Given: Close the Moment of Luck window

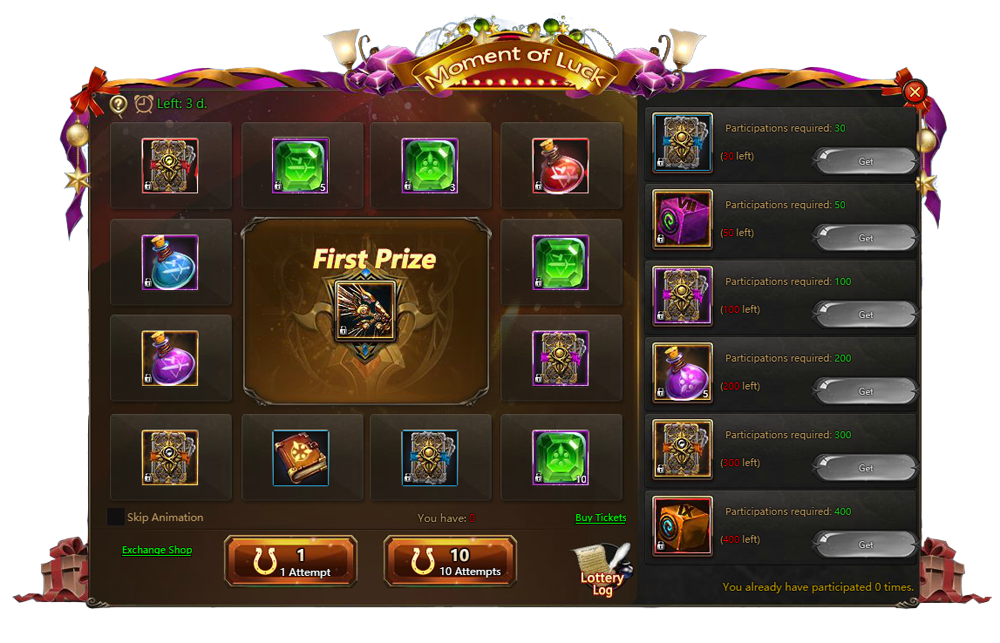Looking at the screenshot, I should click(914, 93).
